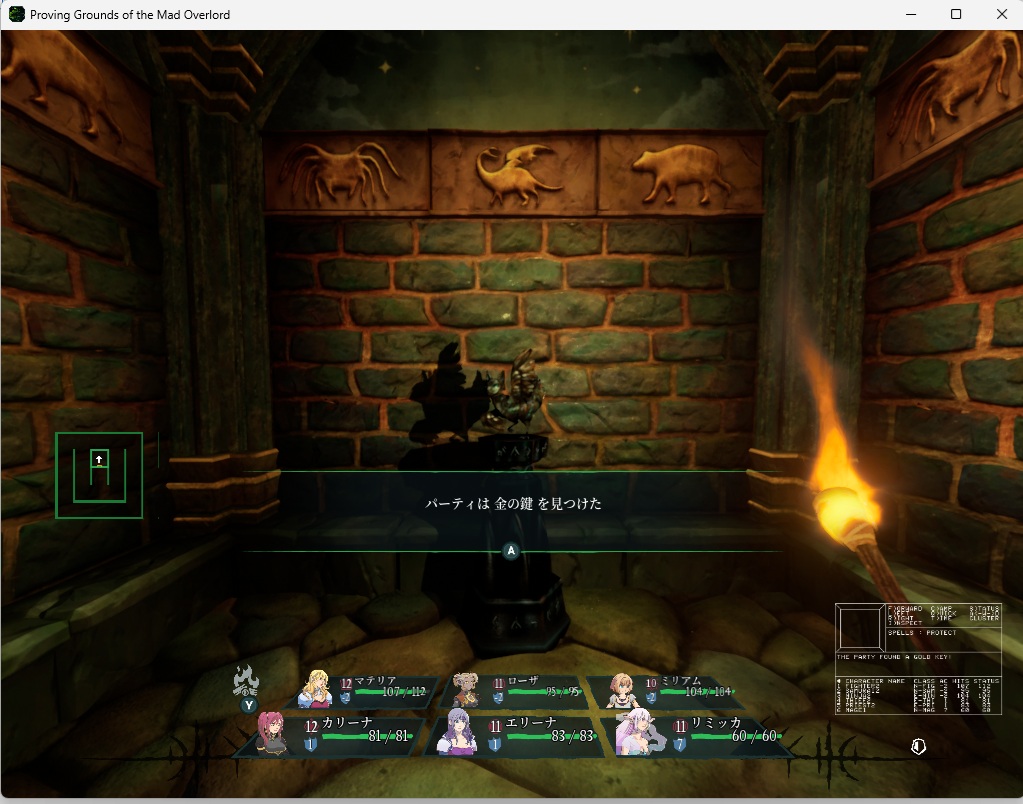This screenshot has width=1023, height=804.
Task: Maximize the game window
Action: (956, 14)
